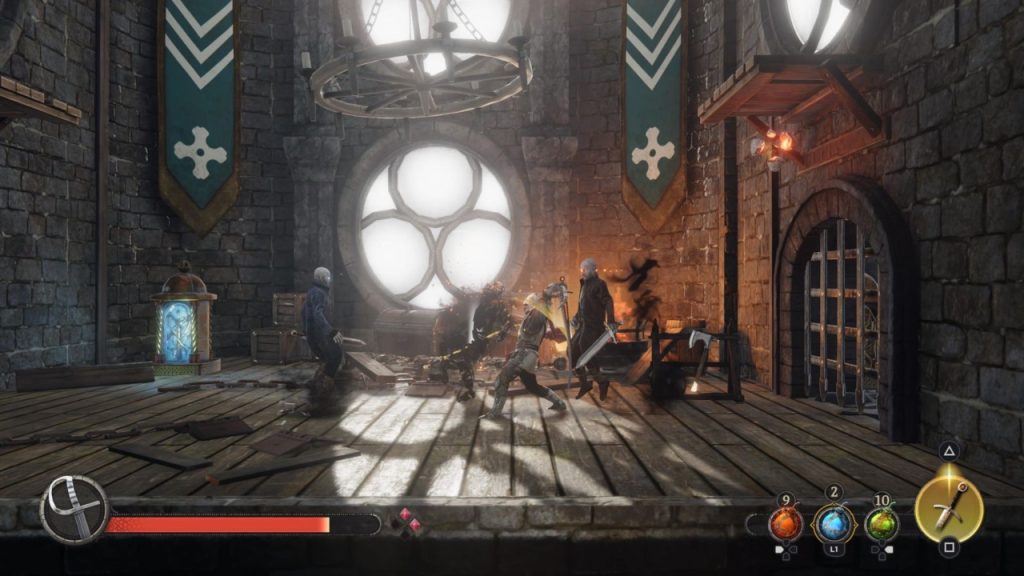Viewport: 1024px width, 576px height.
Task: Choose the green potion flask
Action: pyautogui.click(x=881, y=523)
